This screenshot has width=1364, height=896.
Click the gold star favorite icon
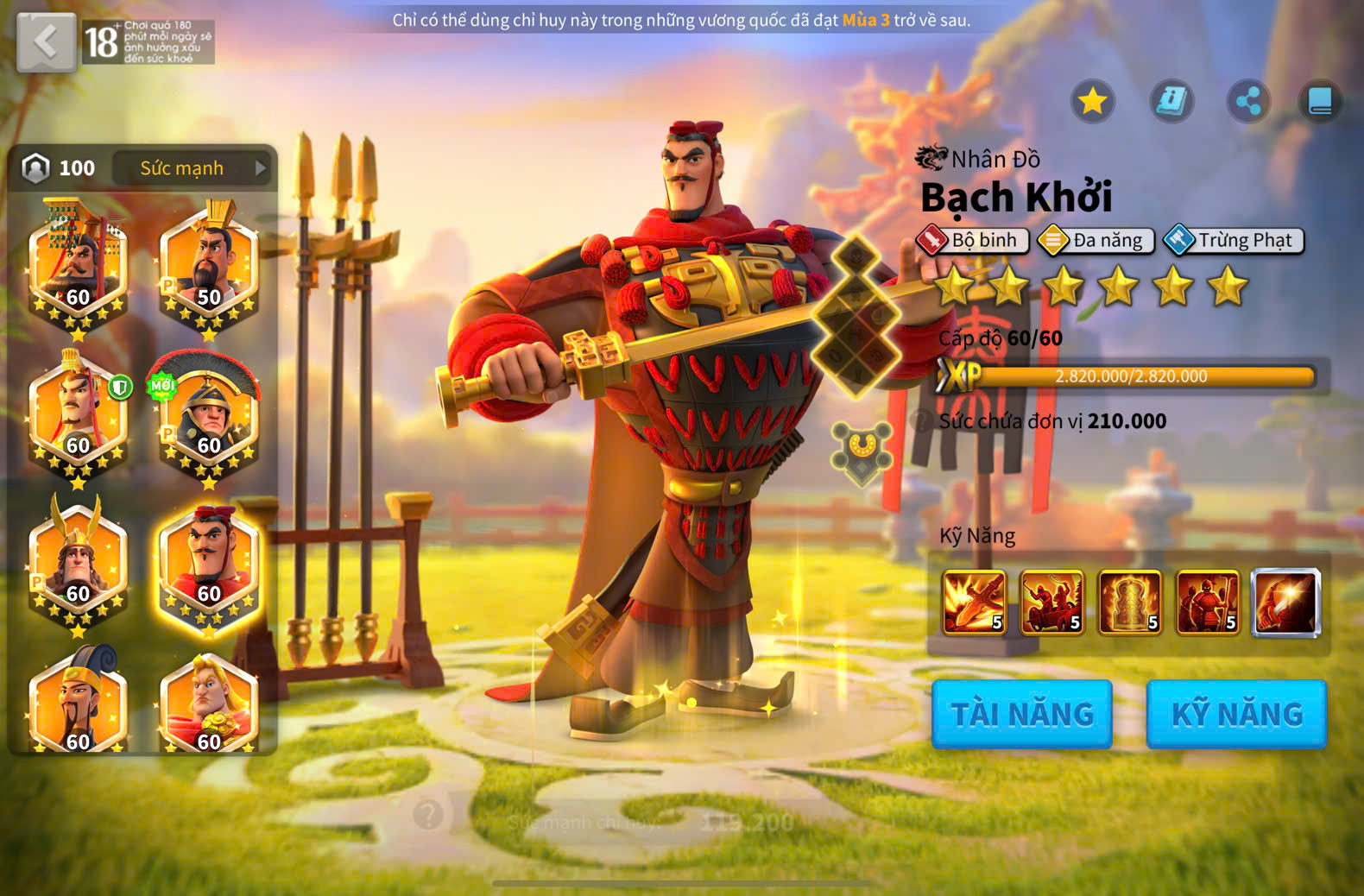[1093, 102]
